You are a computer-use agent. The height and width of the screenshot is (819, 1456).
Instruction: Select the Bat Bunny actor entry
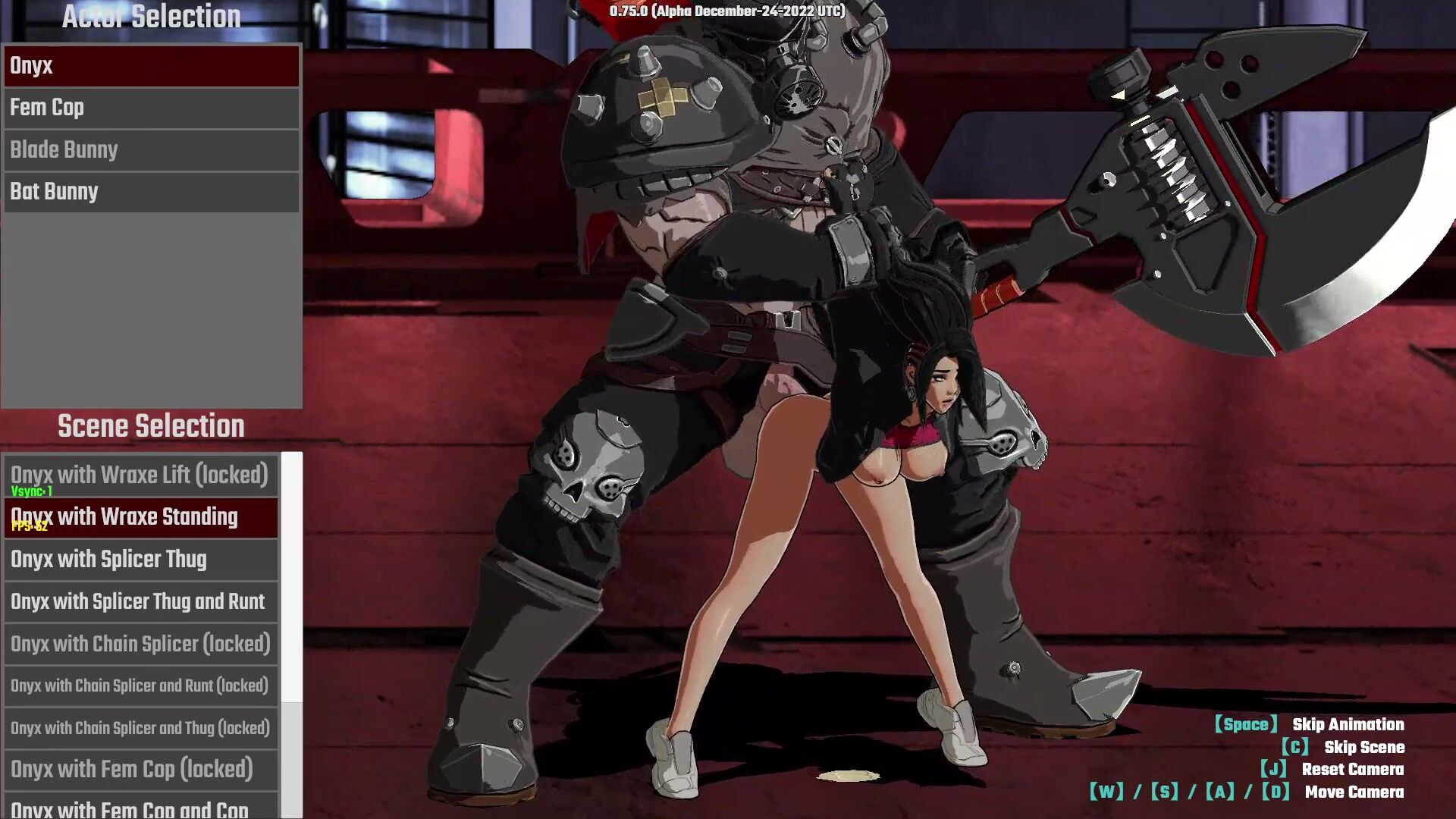coord(151,192)
